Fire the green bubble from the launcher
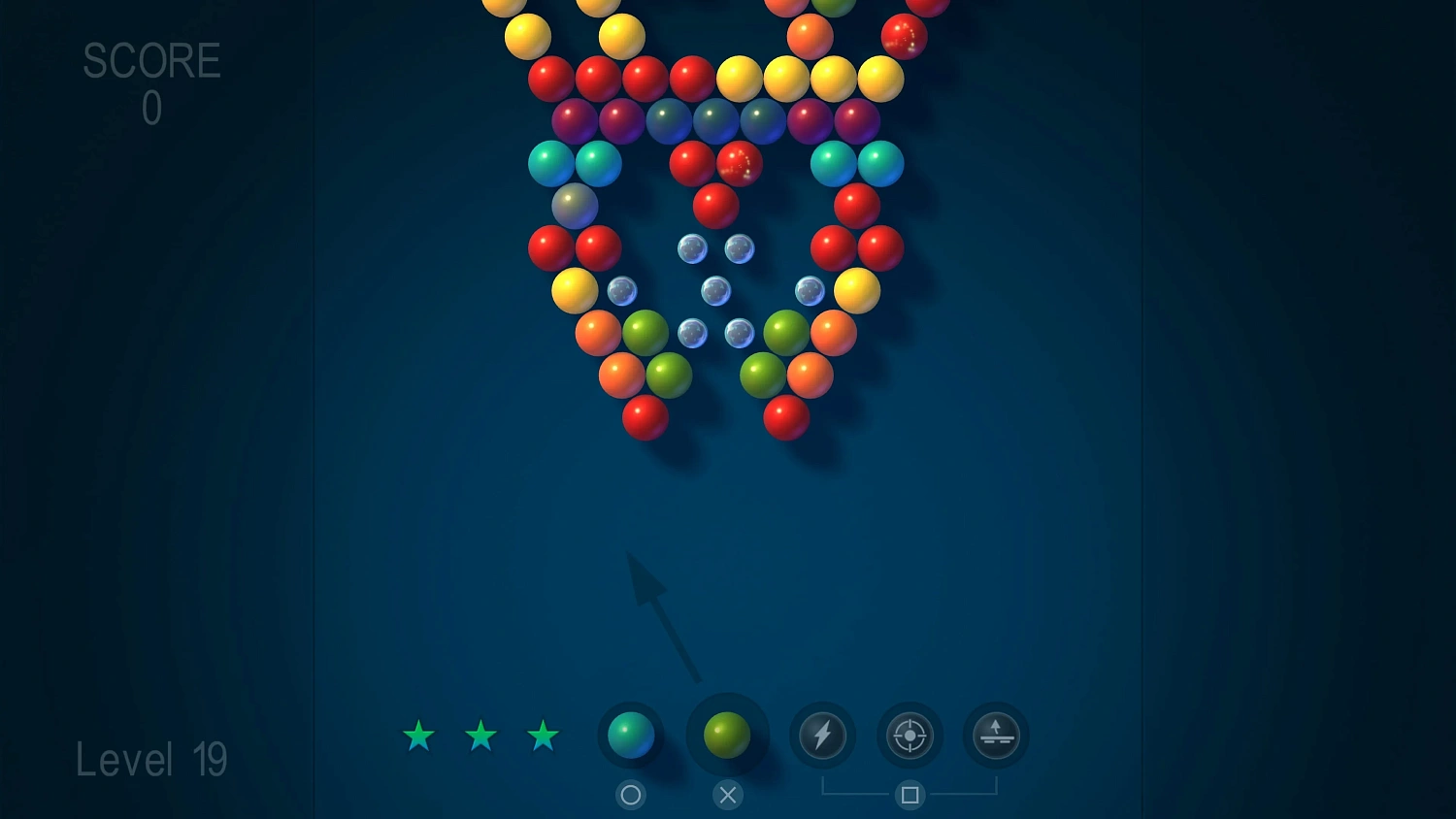Viewport: 1456px width, 819px height. (x=728, y=736)
